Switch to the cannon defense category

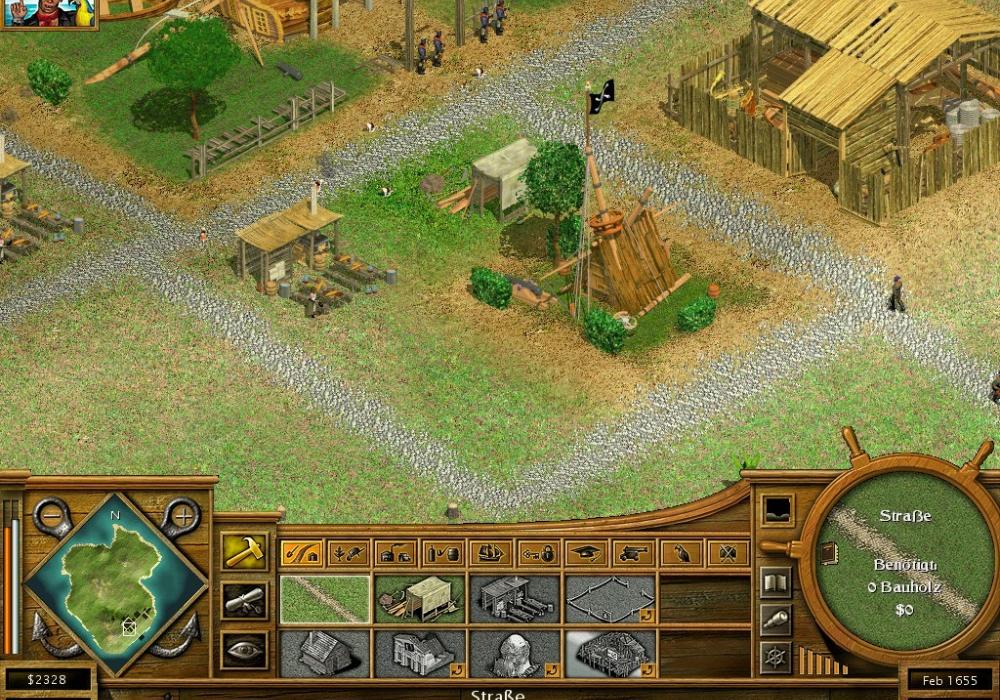tap(633, 552)
